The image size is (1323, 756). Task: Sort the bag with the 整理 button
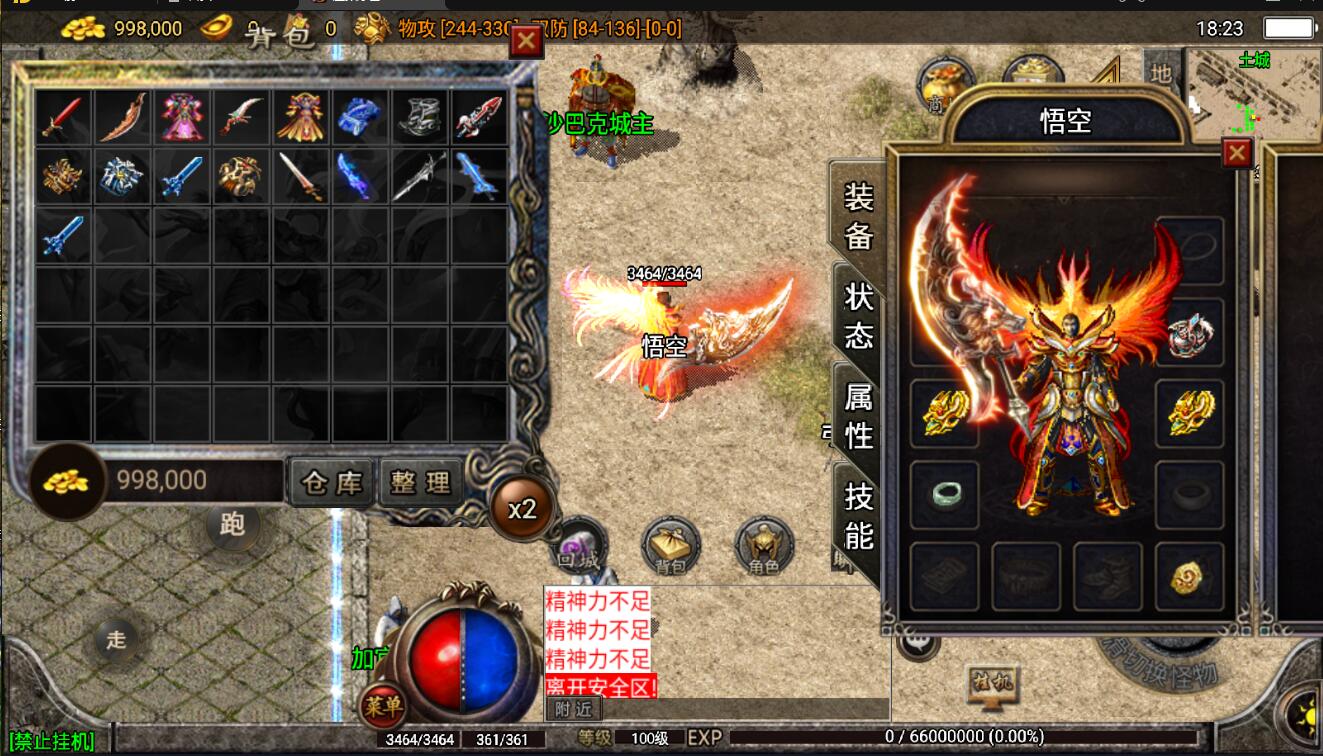tap(421, 483)
